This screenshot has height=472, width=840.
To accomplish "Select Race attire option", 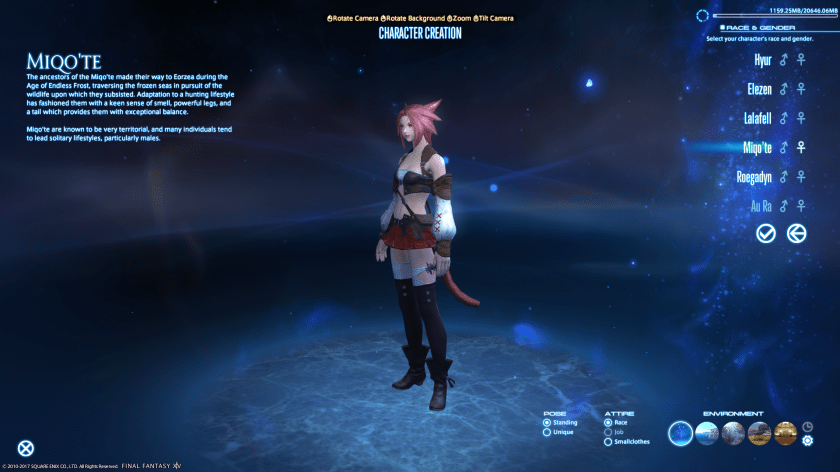I will tap(608, 422).
